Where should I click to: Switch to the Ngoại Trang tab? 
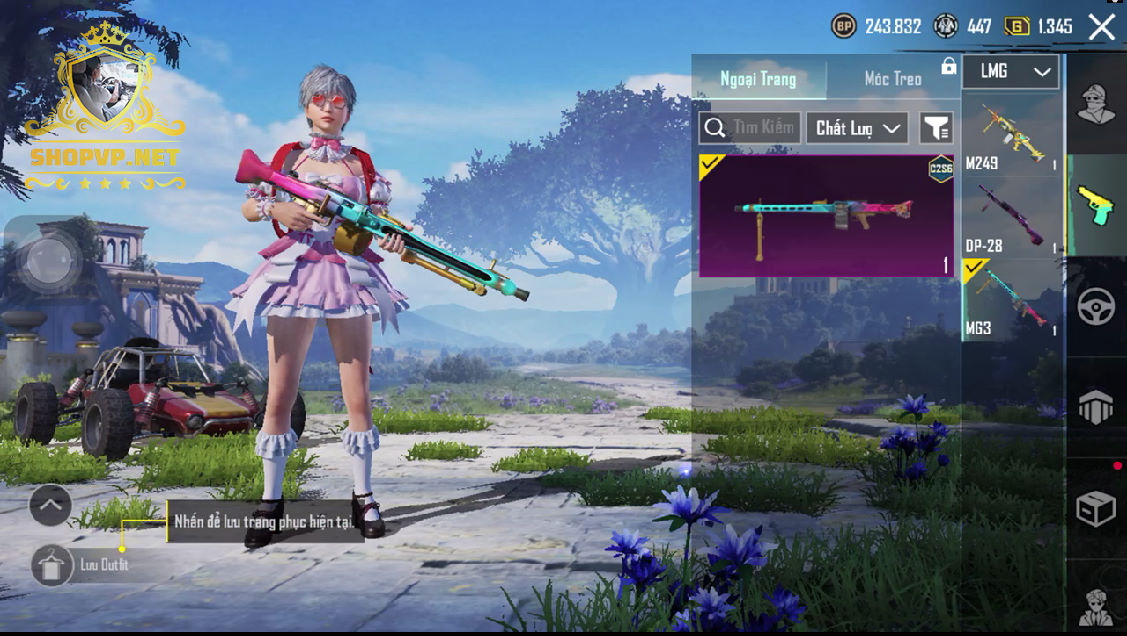tap(758, 78)
